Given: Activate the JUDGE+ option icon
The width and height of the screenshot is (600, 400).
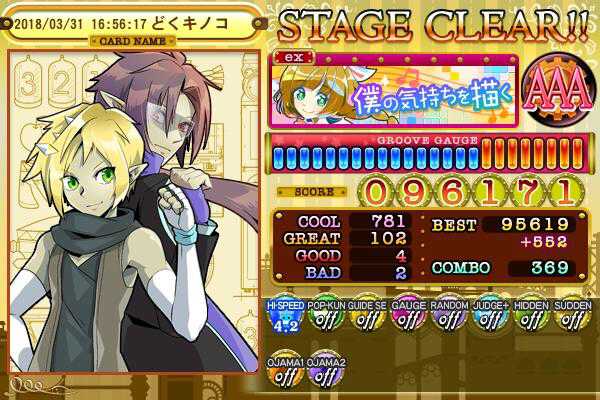Looking at the screenshot, I should (489, 317).
